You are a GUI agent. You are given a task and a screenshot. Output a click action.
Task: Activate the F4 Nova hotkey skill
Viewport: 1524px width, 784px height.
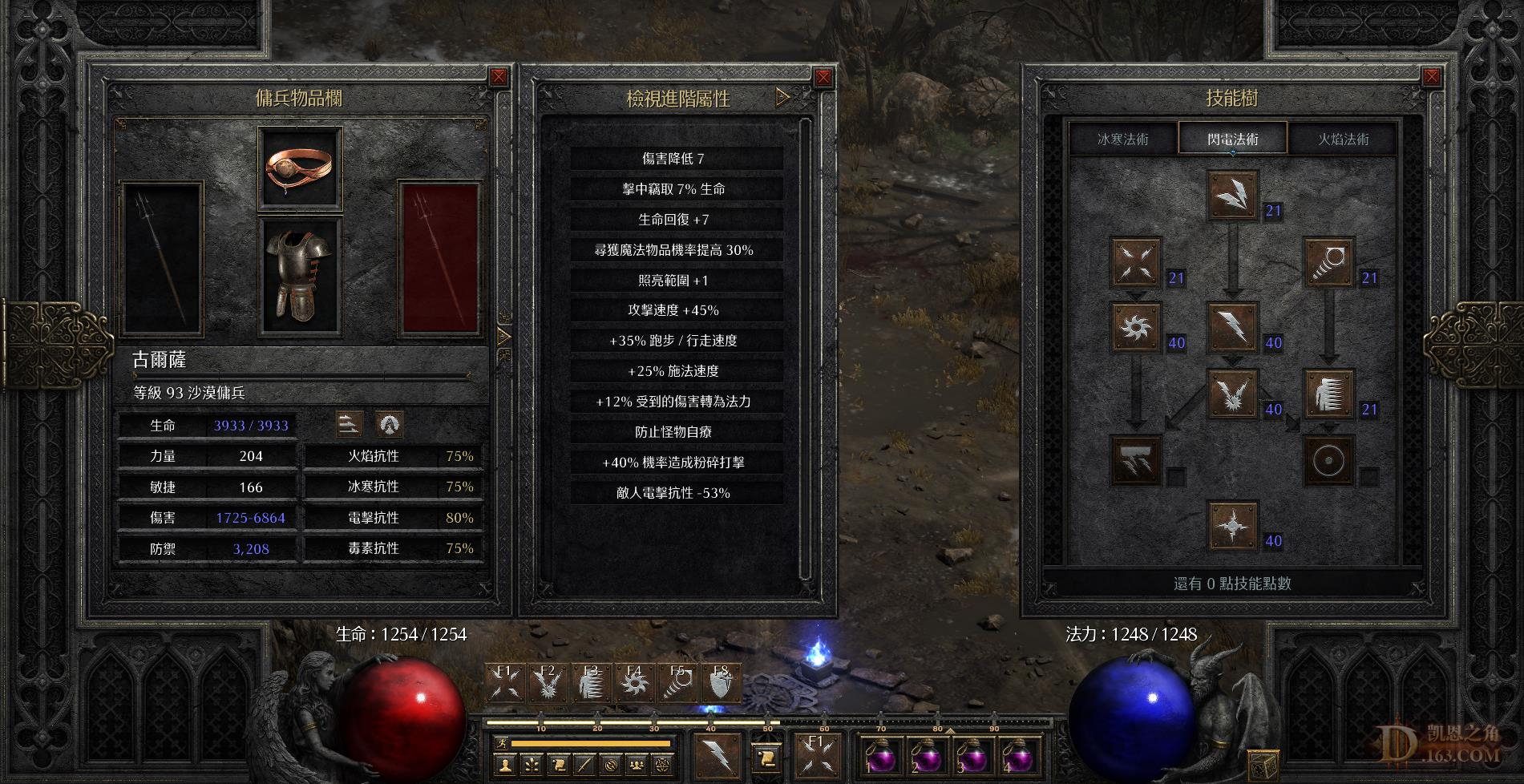634,682
